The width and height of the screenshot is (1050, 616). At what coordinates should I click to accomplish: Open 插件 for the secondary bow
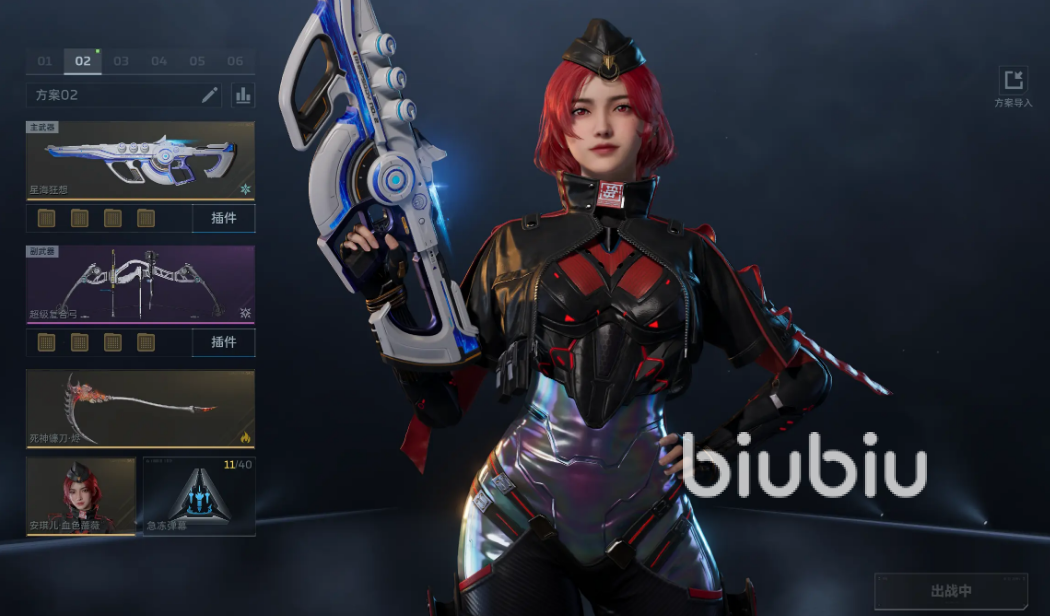[x=223, y=342]
